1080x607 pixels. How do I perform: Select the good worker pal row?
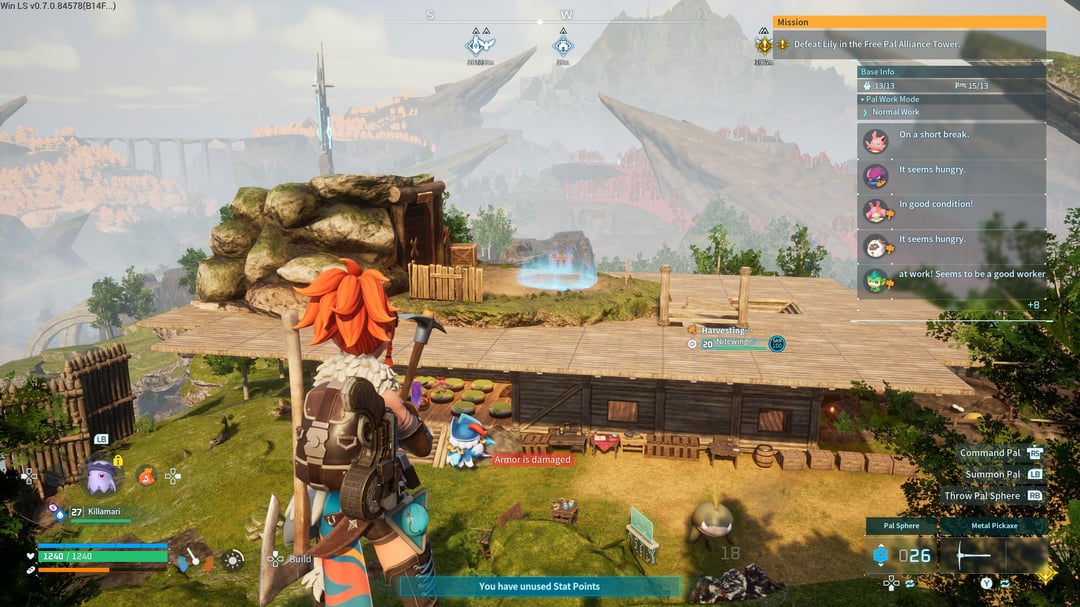point(952,280)
